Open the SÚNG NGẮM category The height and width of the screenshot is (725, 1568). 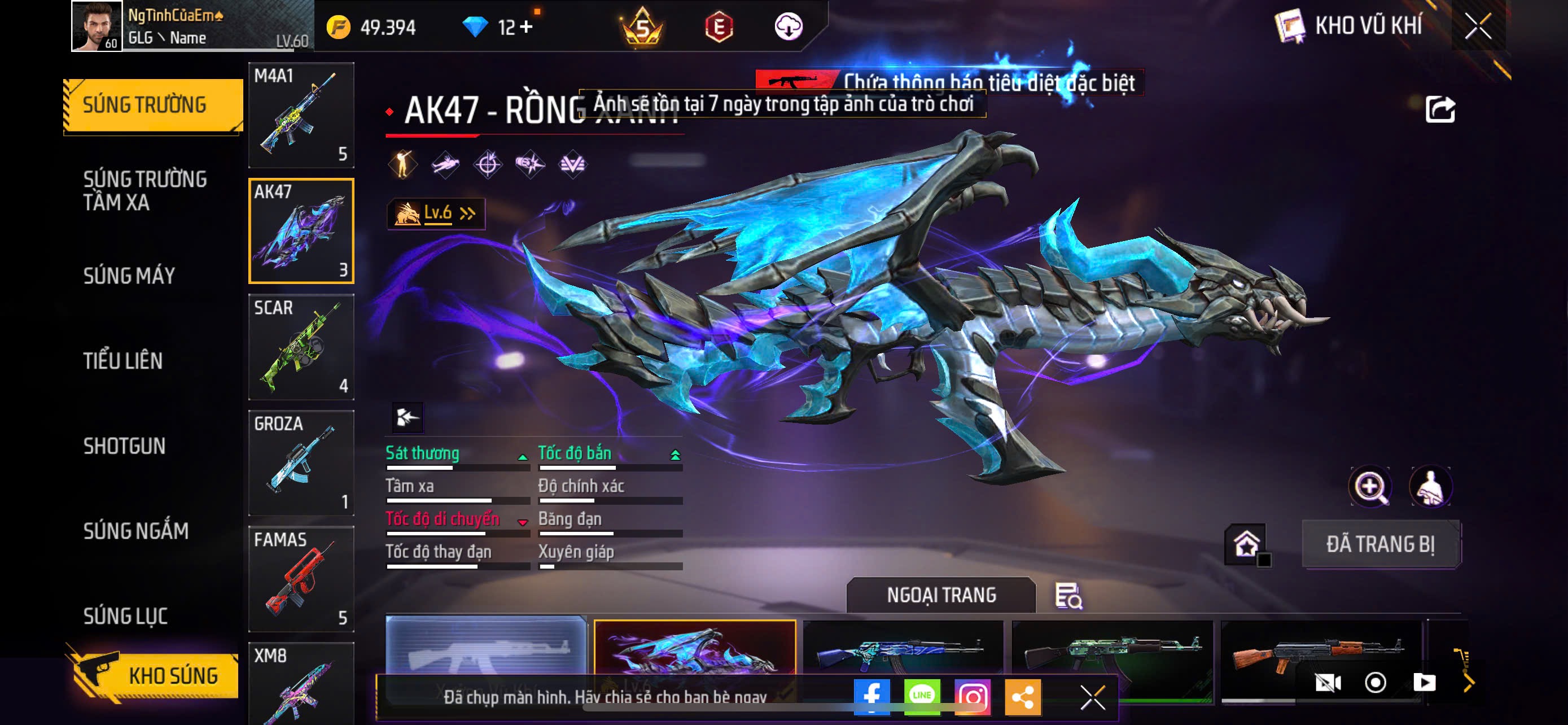(135, 531)
